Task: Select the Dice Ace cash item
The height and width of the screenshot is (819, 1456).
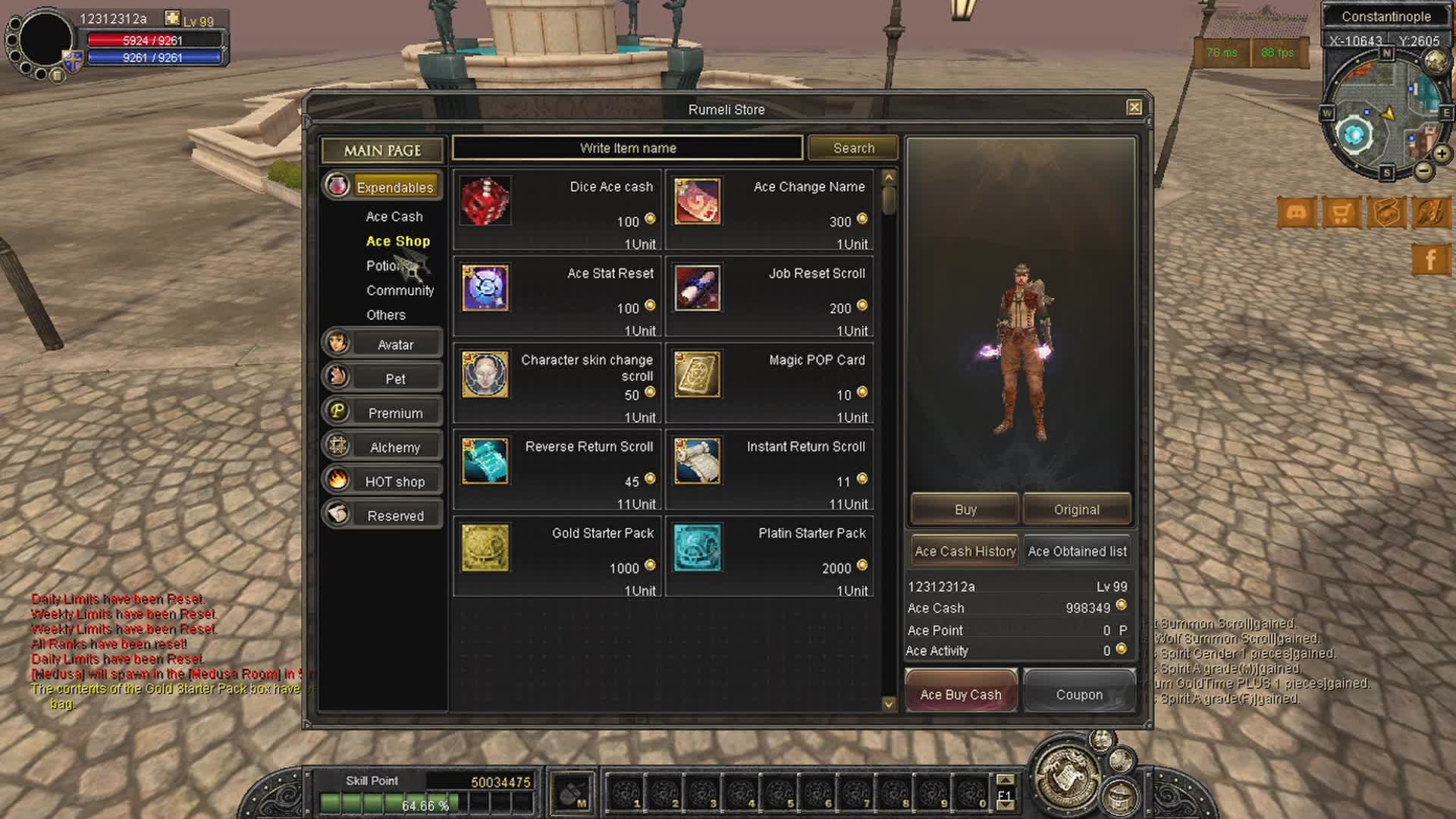Action: 557,210
